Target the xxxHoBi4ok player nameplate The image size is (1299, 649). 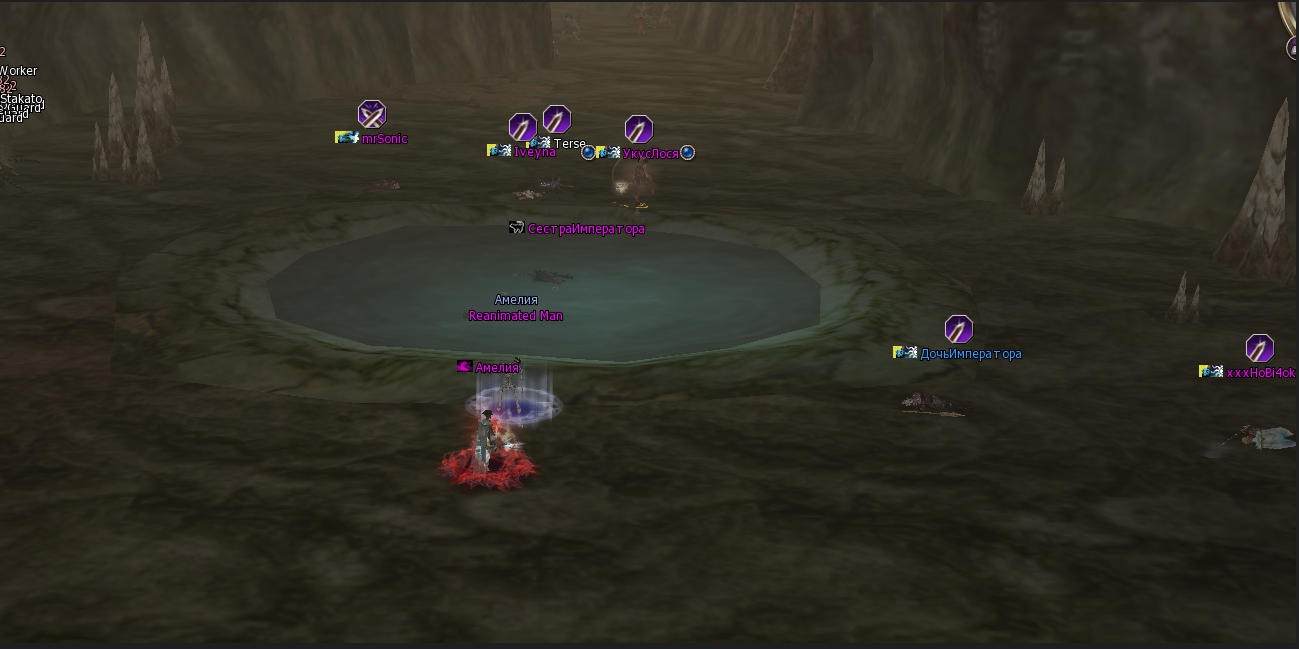(1260, 372)
